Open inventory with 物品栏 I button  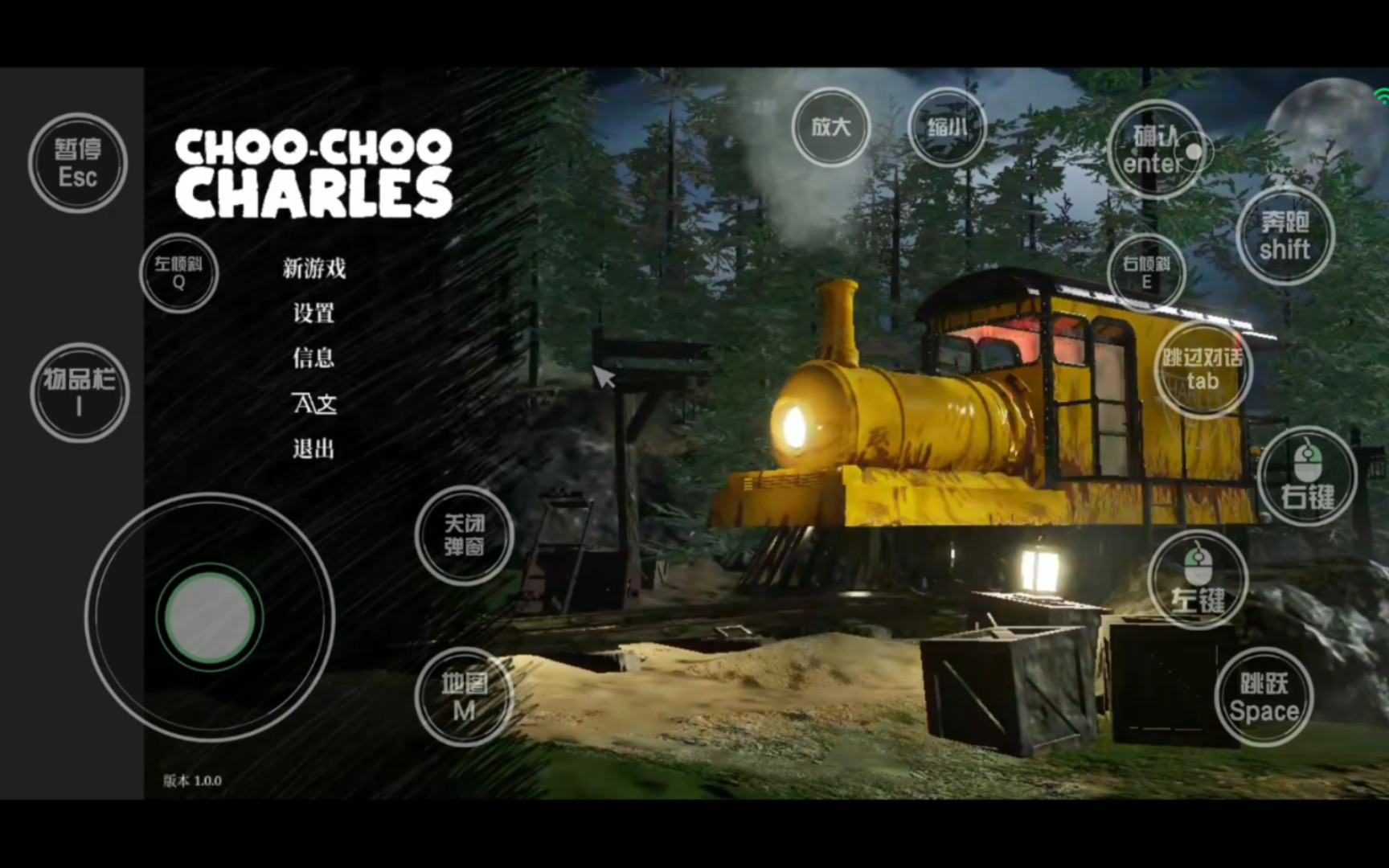[79, 392]
